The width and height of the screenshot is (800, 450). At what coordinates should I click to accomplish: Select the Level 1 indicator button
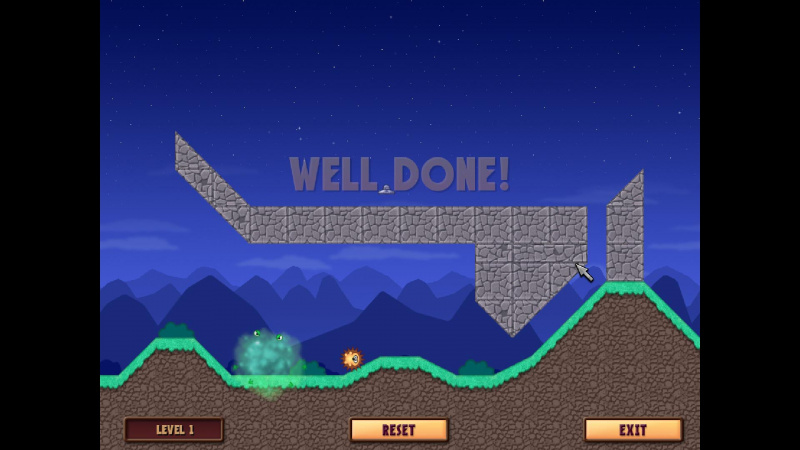[x=174, y=430]
